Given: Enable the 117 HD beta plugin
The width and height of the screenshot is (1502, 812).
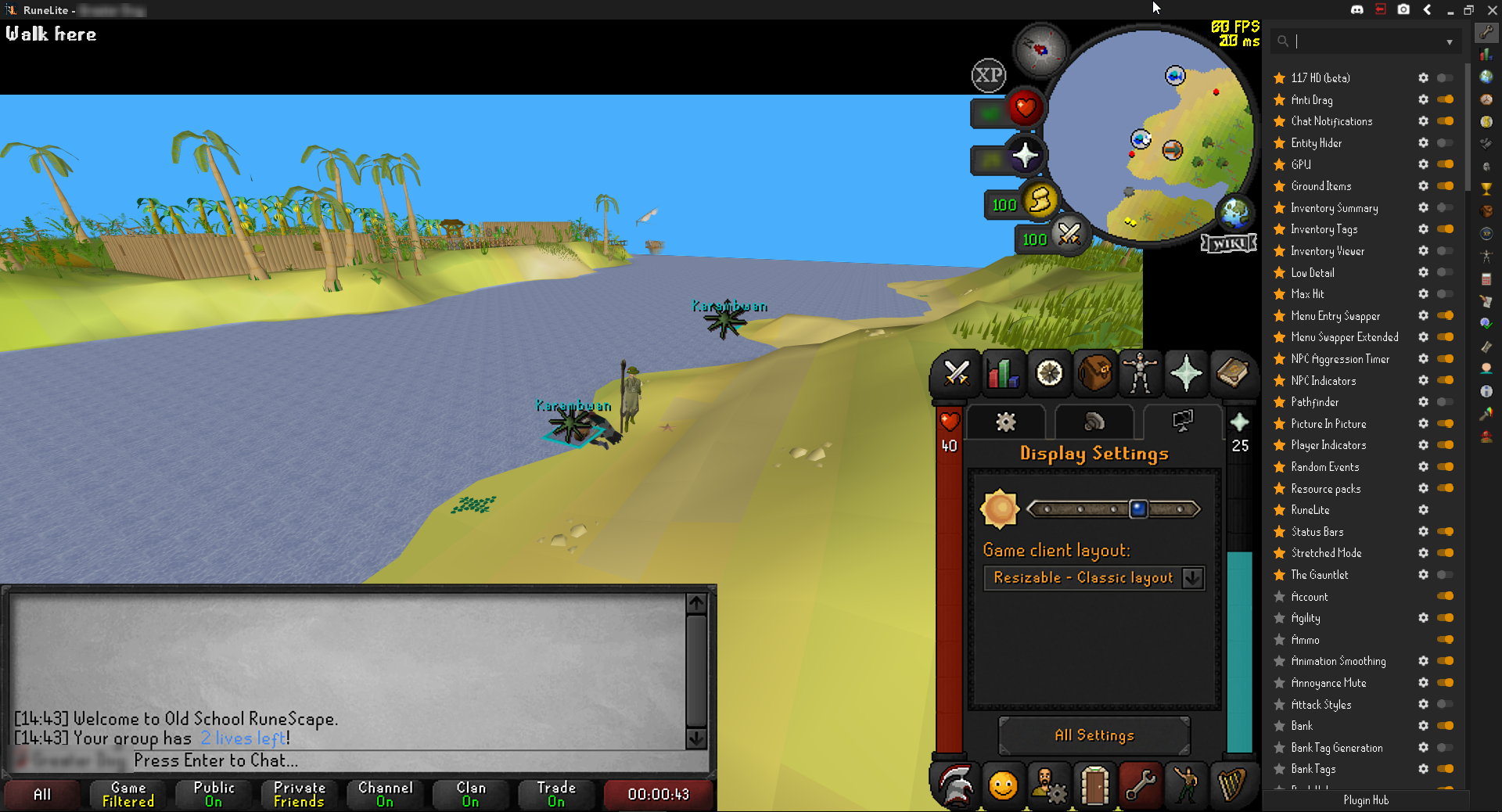Looking at the screenshot, I should tap(1444, 77).
